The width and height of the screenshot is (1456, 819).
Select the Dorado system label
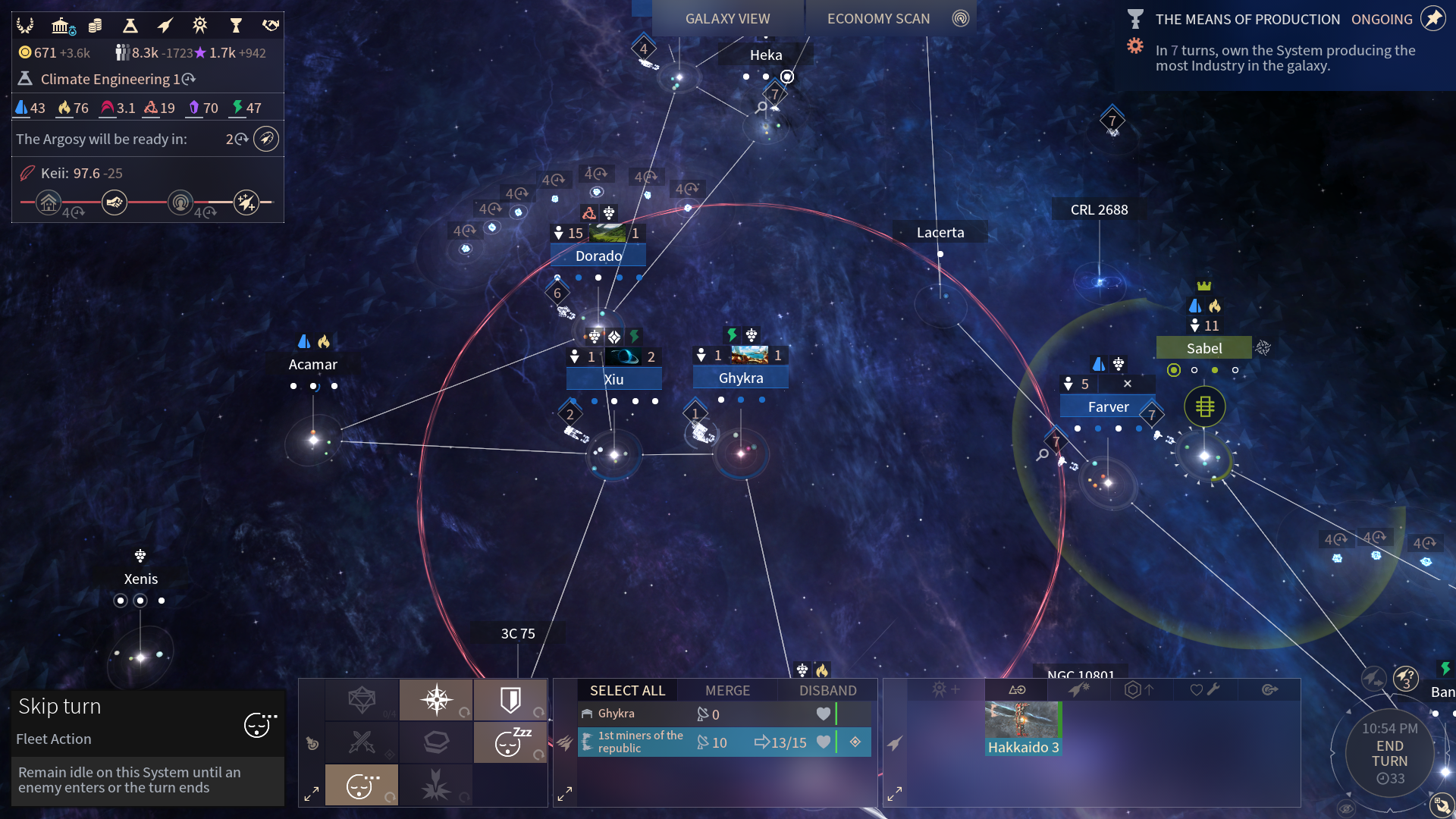tap(598, 256)
